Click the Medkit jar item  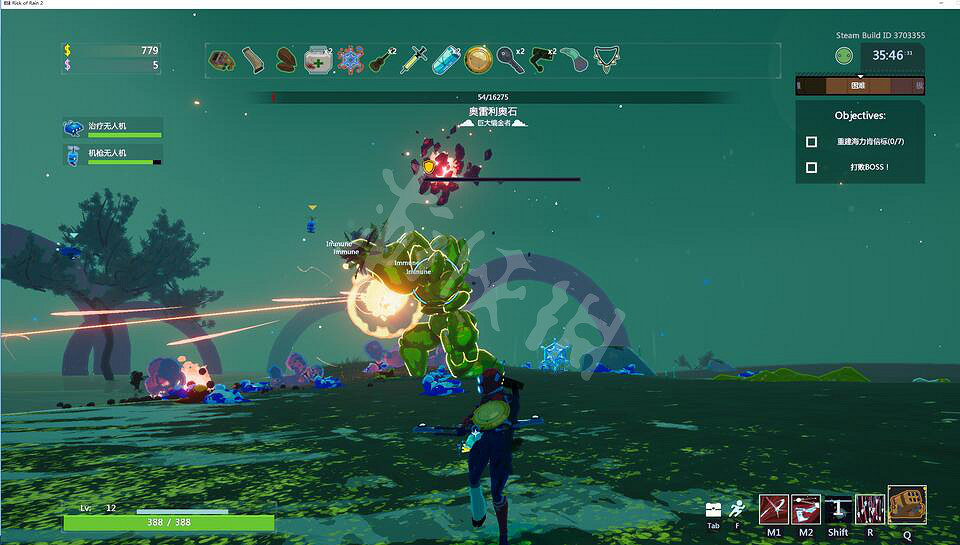coord(317,60)
